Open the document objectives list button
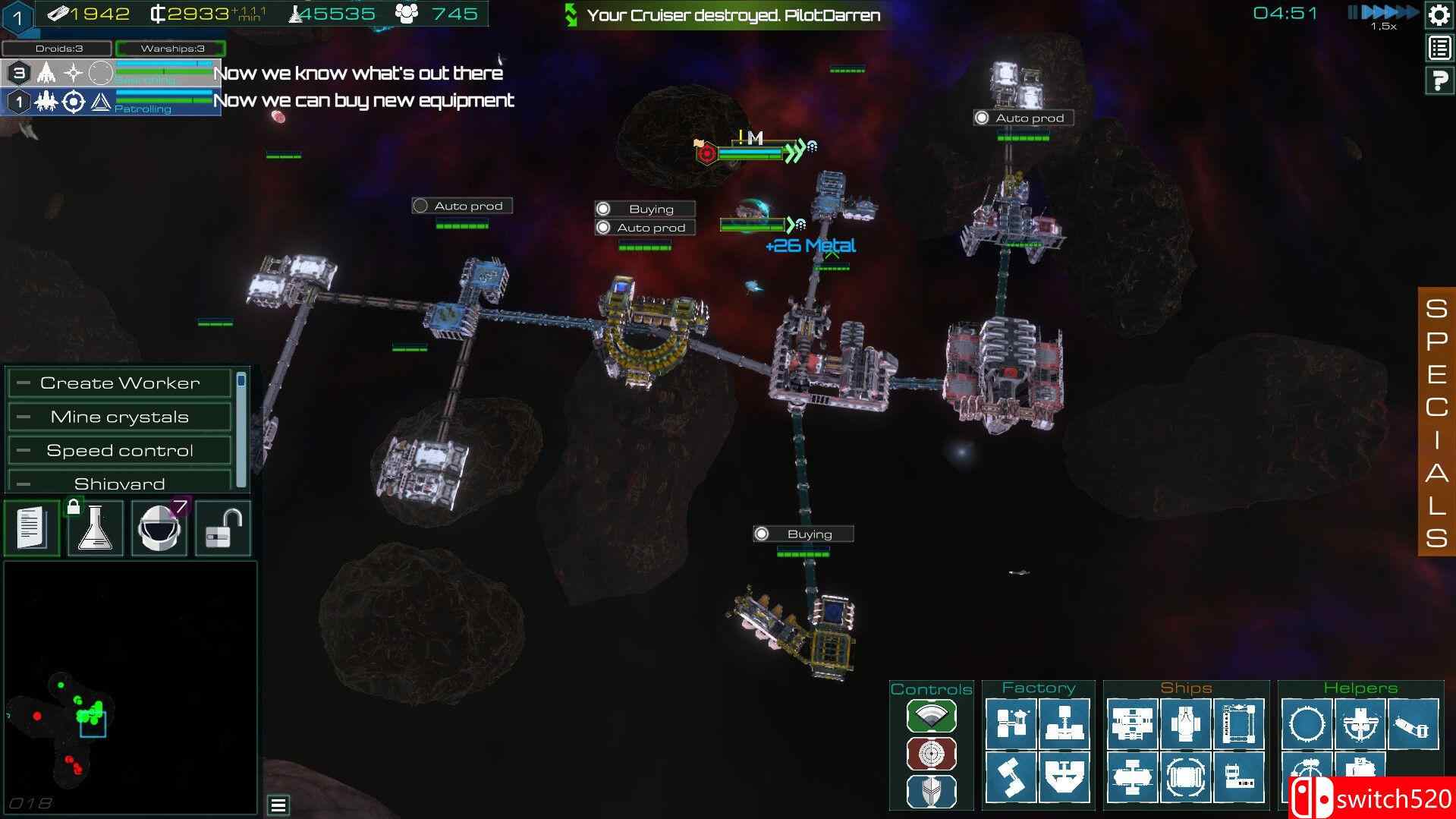Screen dimensions: 1456x819 point(32,528)
